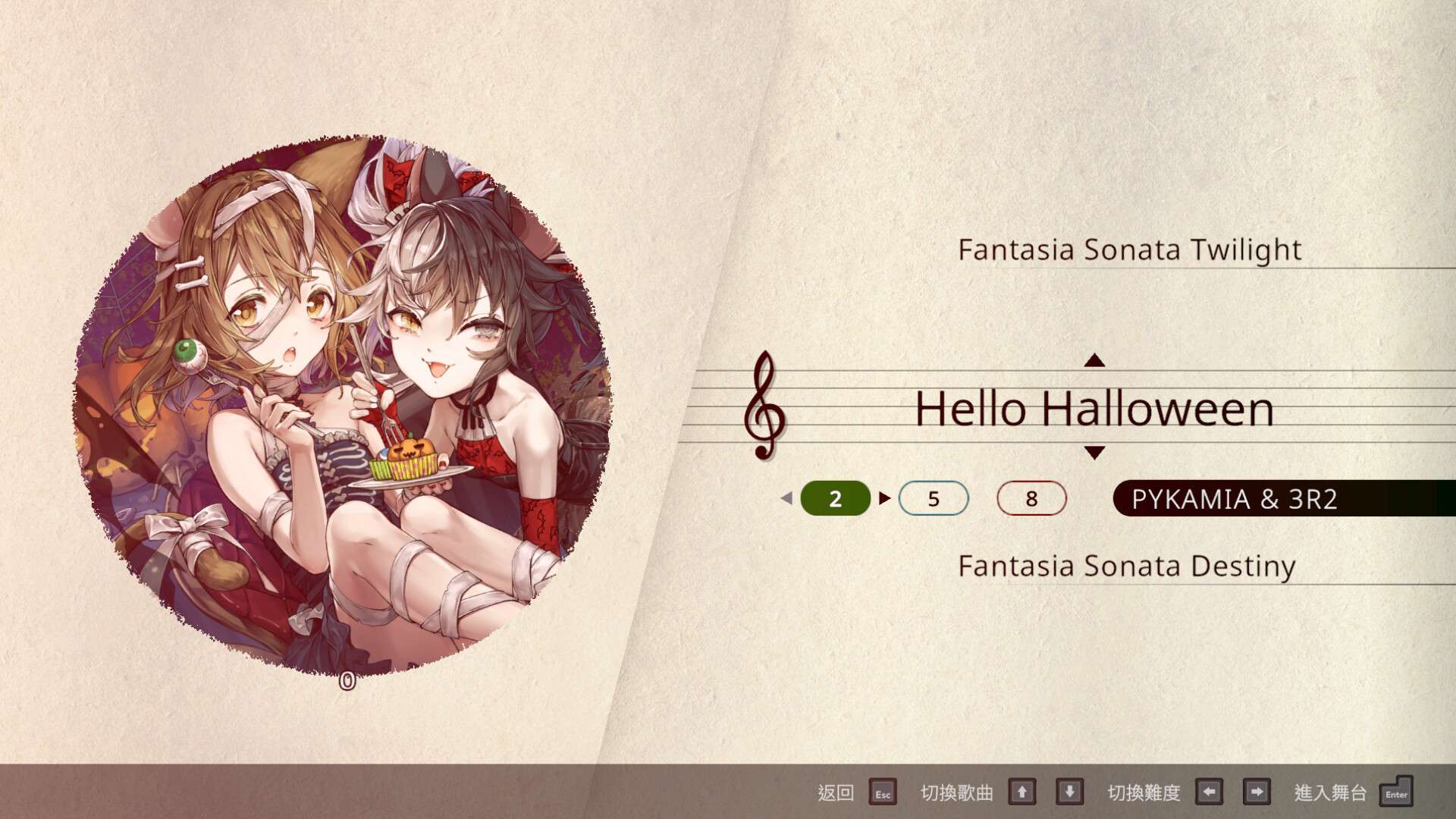Click 進入舞台 to enter the stage
This screenshot has height=819, width=1456.
coord(1331,794)
